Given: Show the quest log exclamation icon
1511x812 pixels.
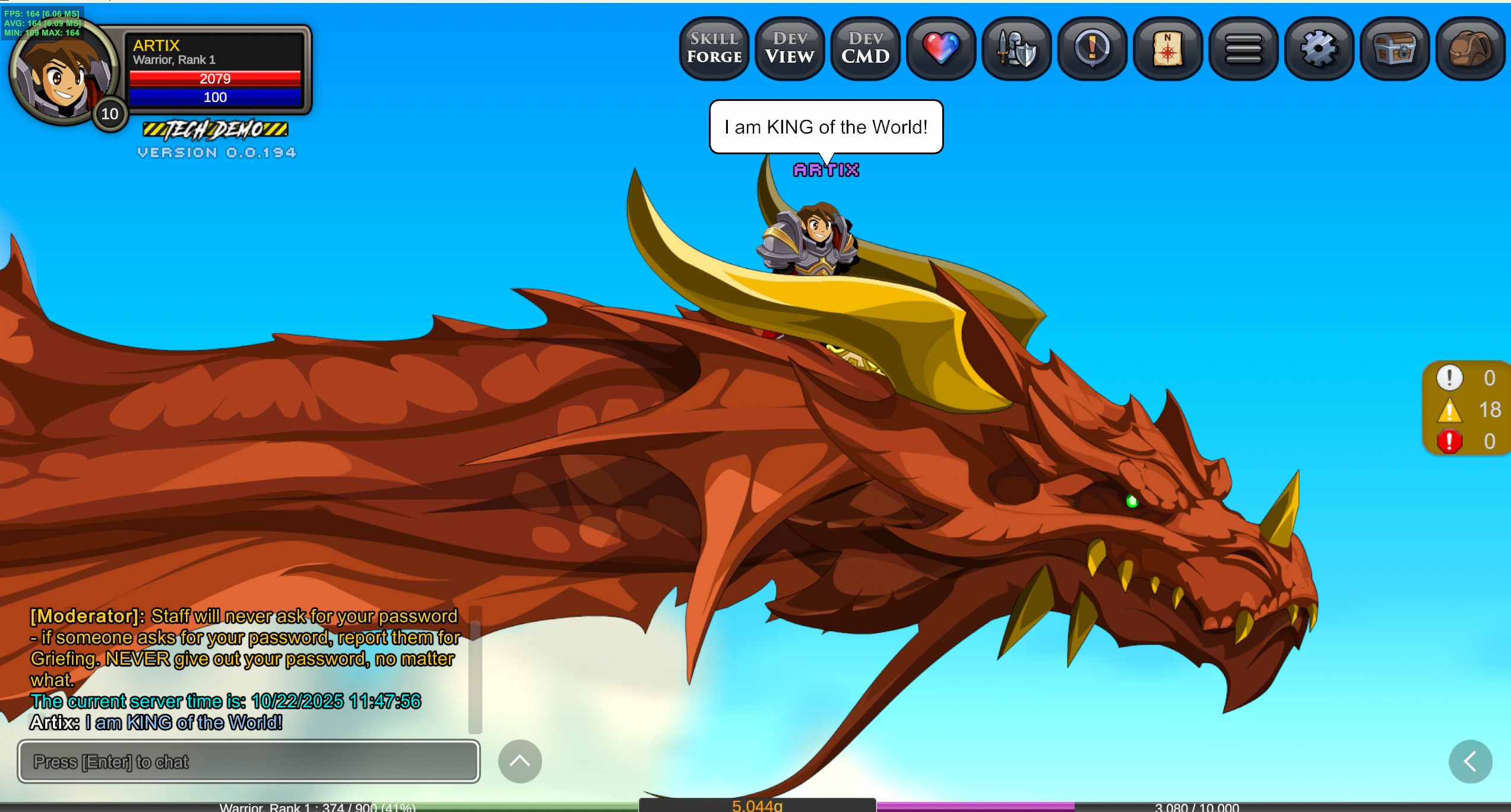Looking at the screenshot, I should [x=1092, y=48].
